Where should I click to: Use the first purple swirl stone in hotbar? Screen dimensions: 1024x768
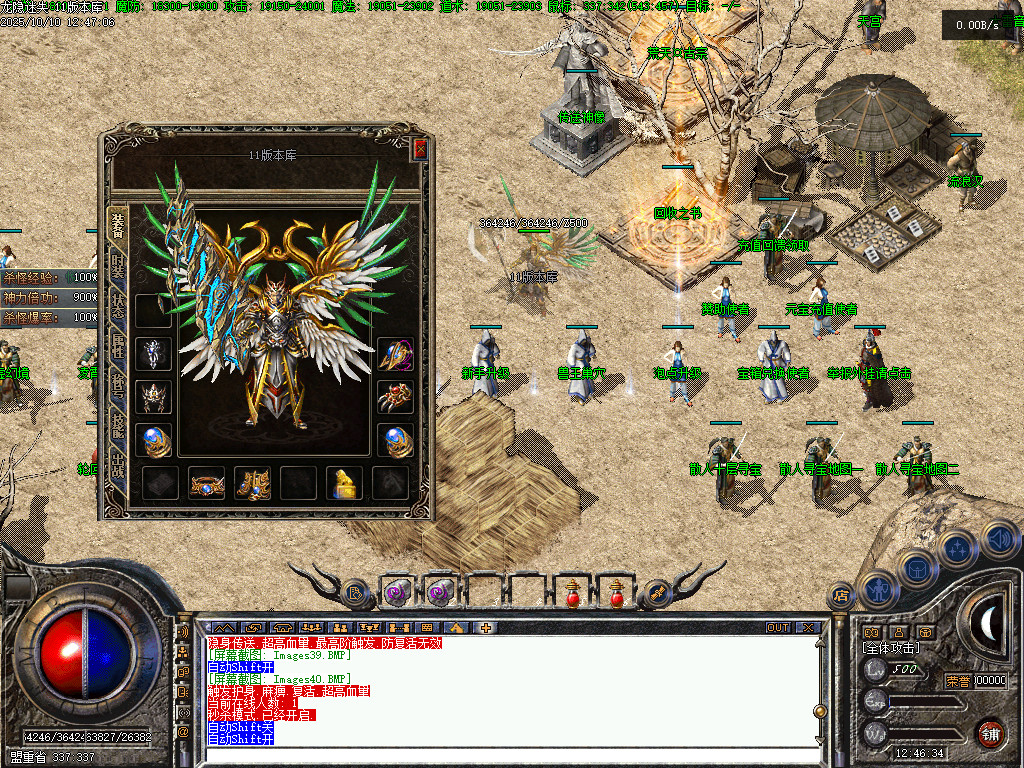pos(397,592)
